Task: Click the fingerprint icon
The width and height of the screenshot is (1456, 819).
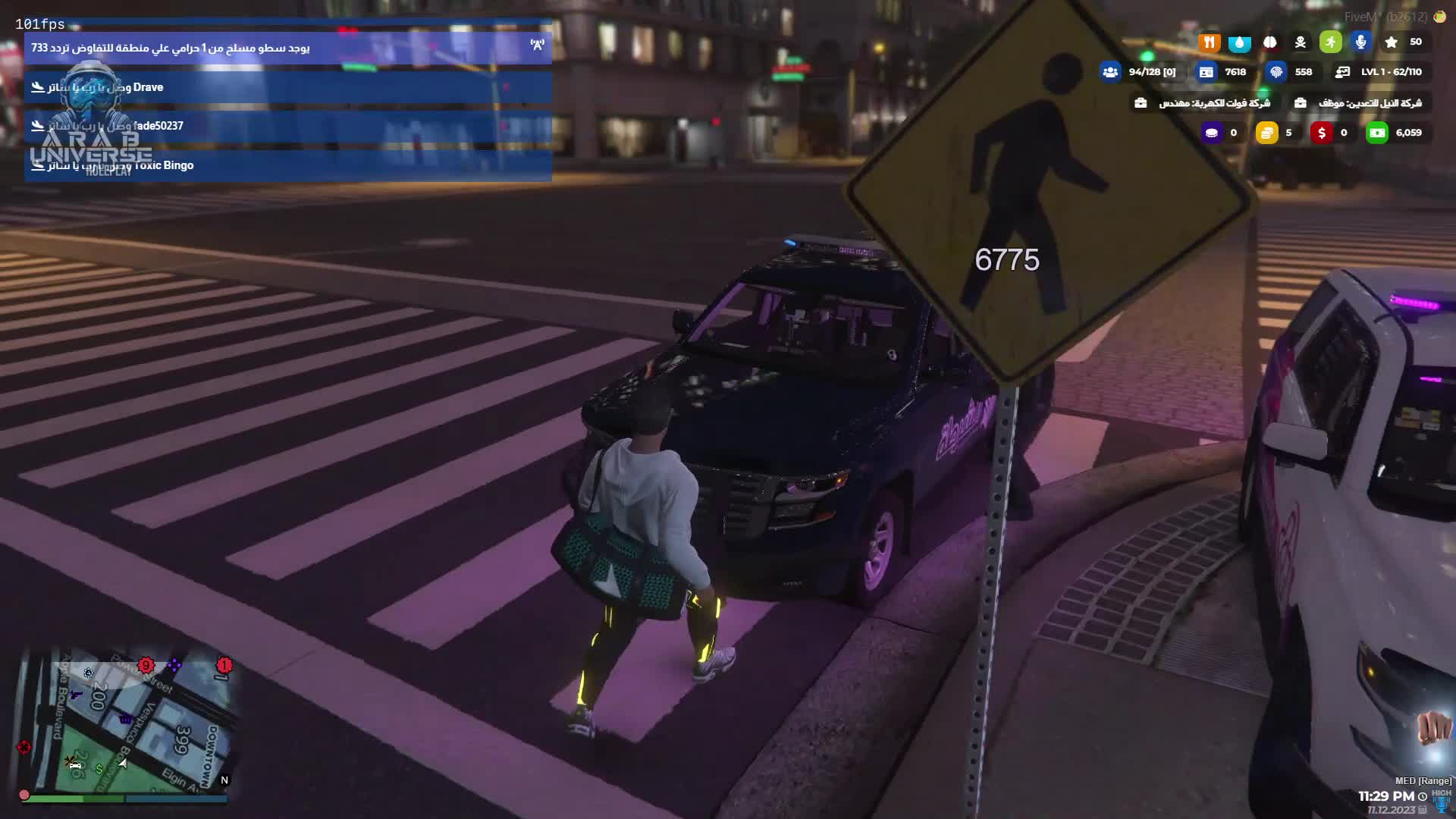Action: (1276, 72)
